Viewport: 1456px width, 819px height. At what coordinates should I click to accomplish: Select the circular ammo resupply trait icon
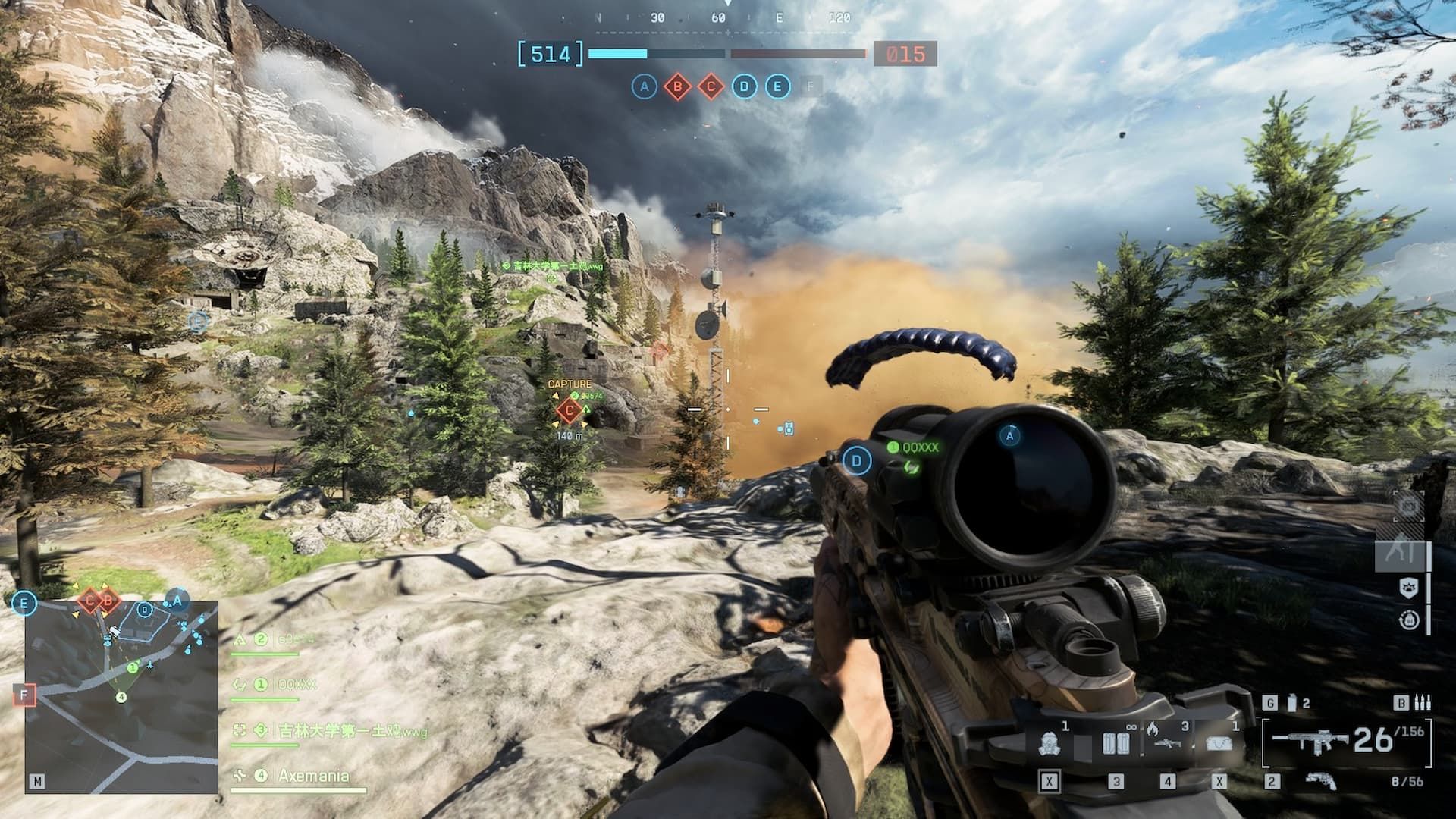point(1408,620)
